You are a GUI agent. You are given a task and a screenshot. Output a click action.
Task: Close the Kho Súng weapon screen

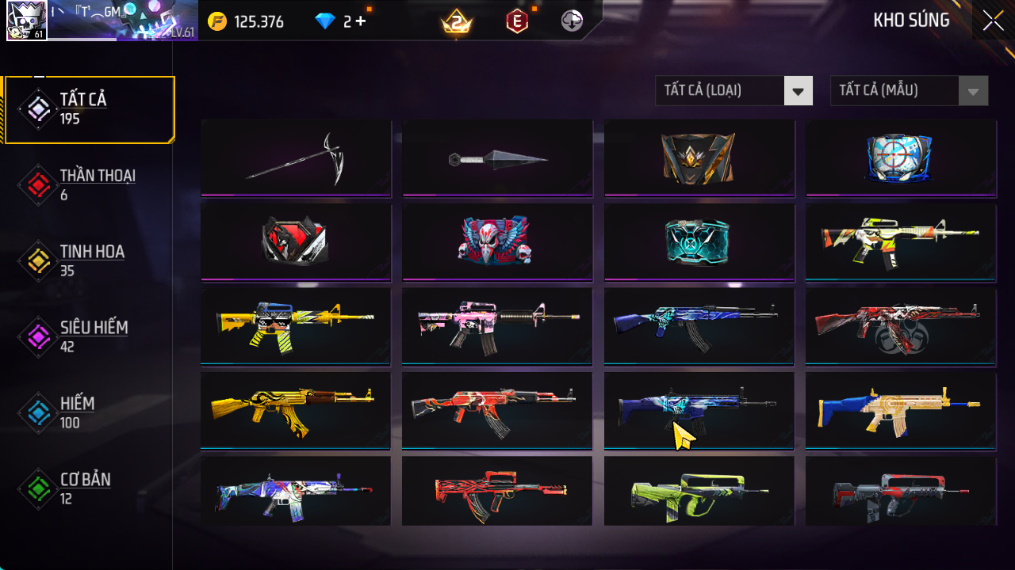992,21
